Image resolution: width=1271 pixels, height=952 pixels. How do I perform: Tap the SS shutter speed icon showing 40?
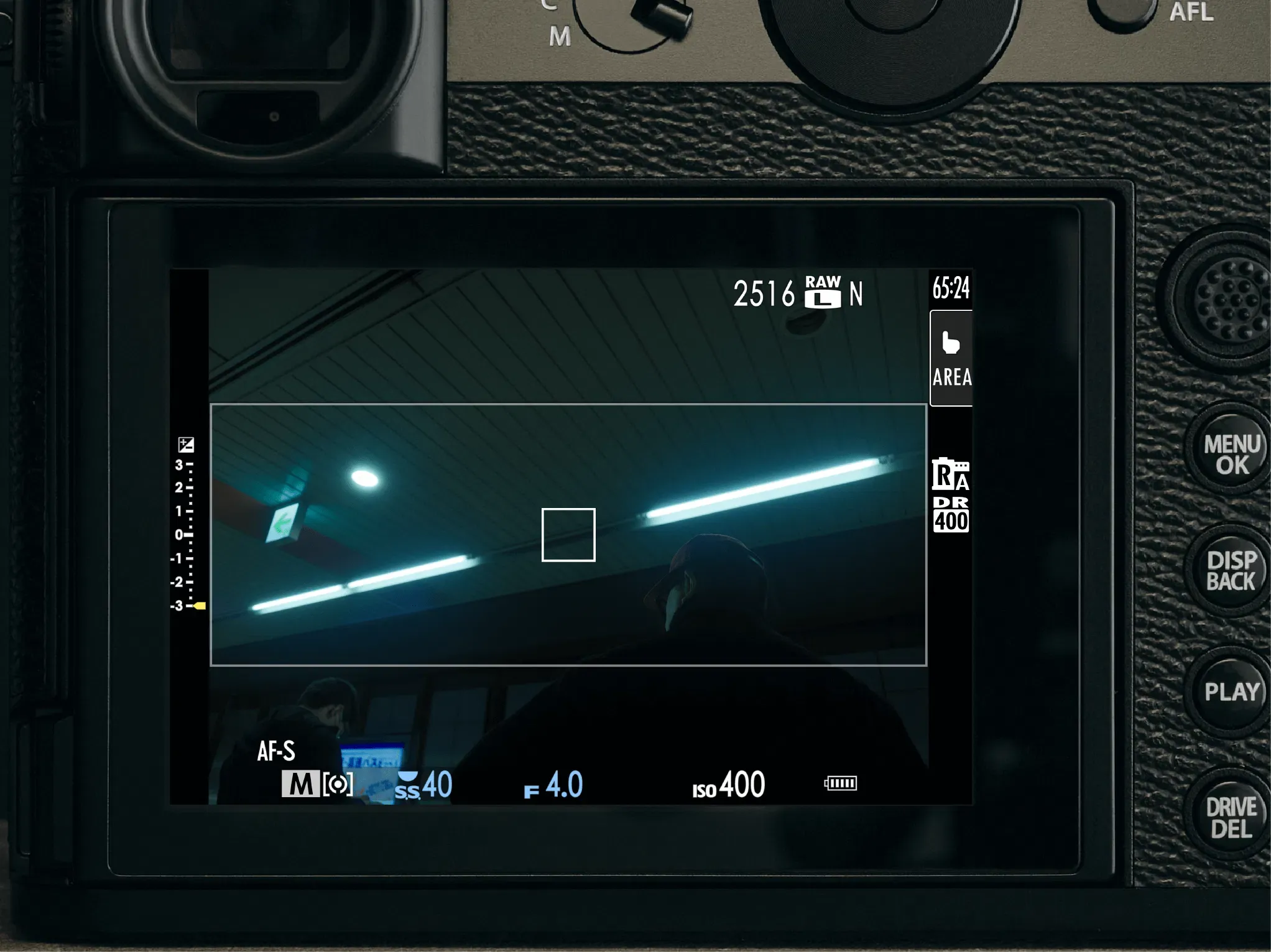[x=425, y=785]
